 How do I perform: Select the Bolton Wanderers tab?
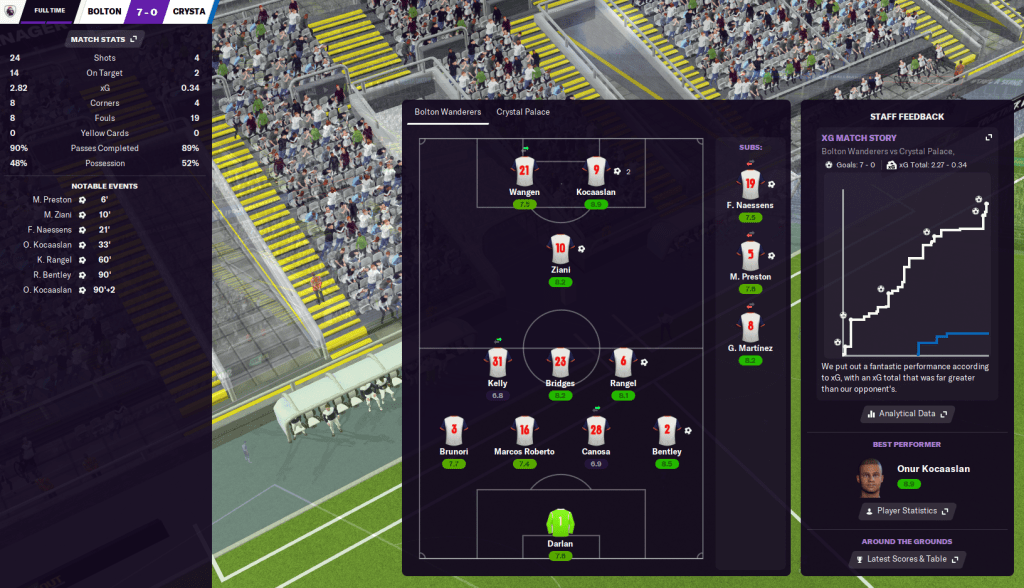click(448, 112)
